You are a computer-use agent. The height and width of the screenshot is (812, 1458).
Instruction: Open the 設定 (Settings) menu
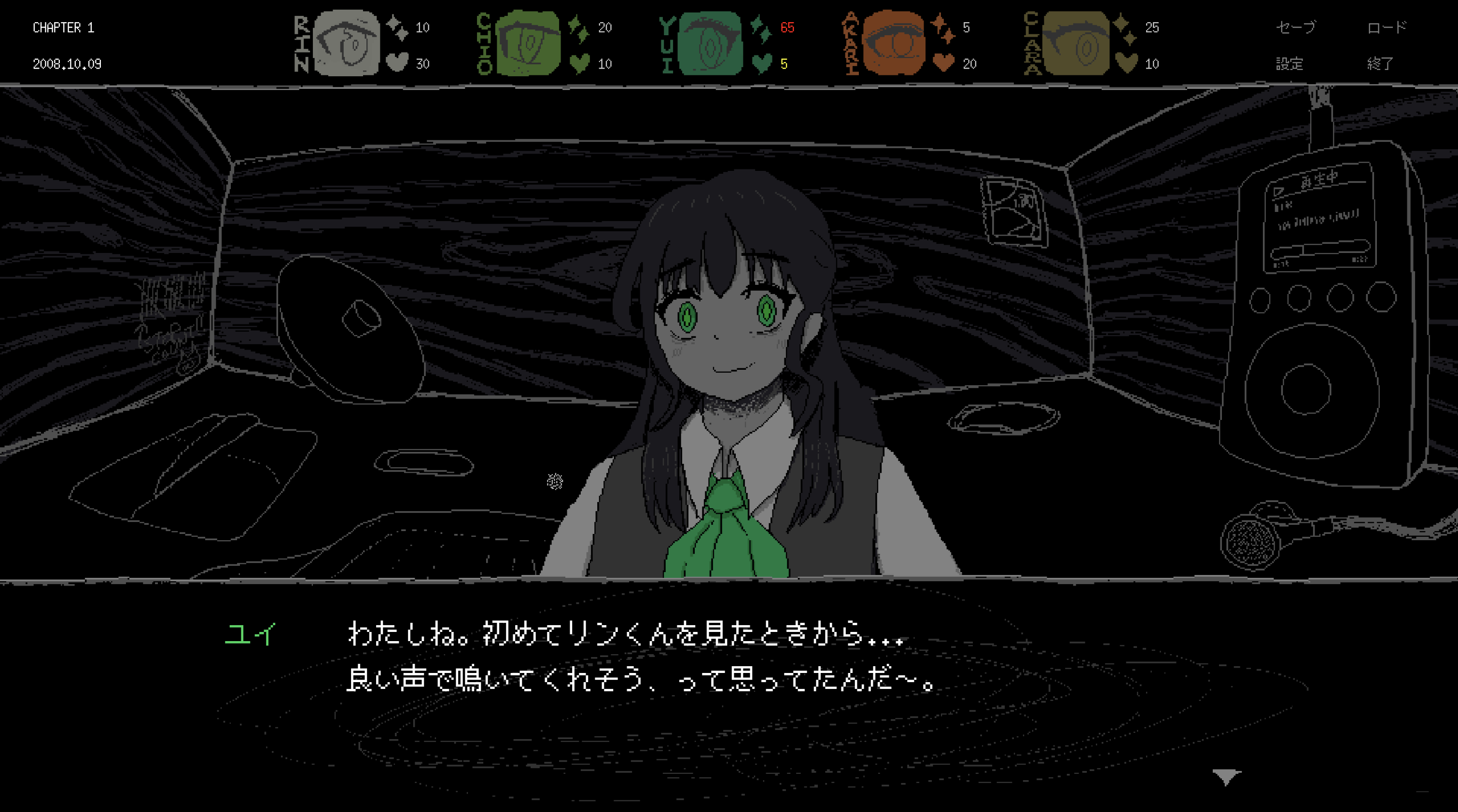click(1289, 63)
